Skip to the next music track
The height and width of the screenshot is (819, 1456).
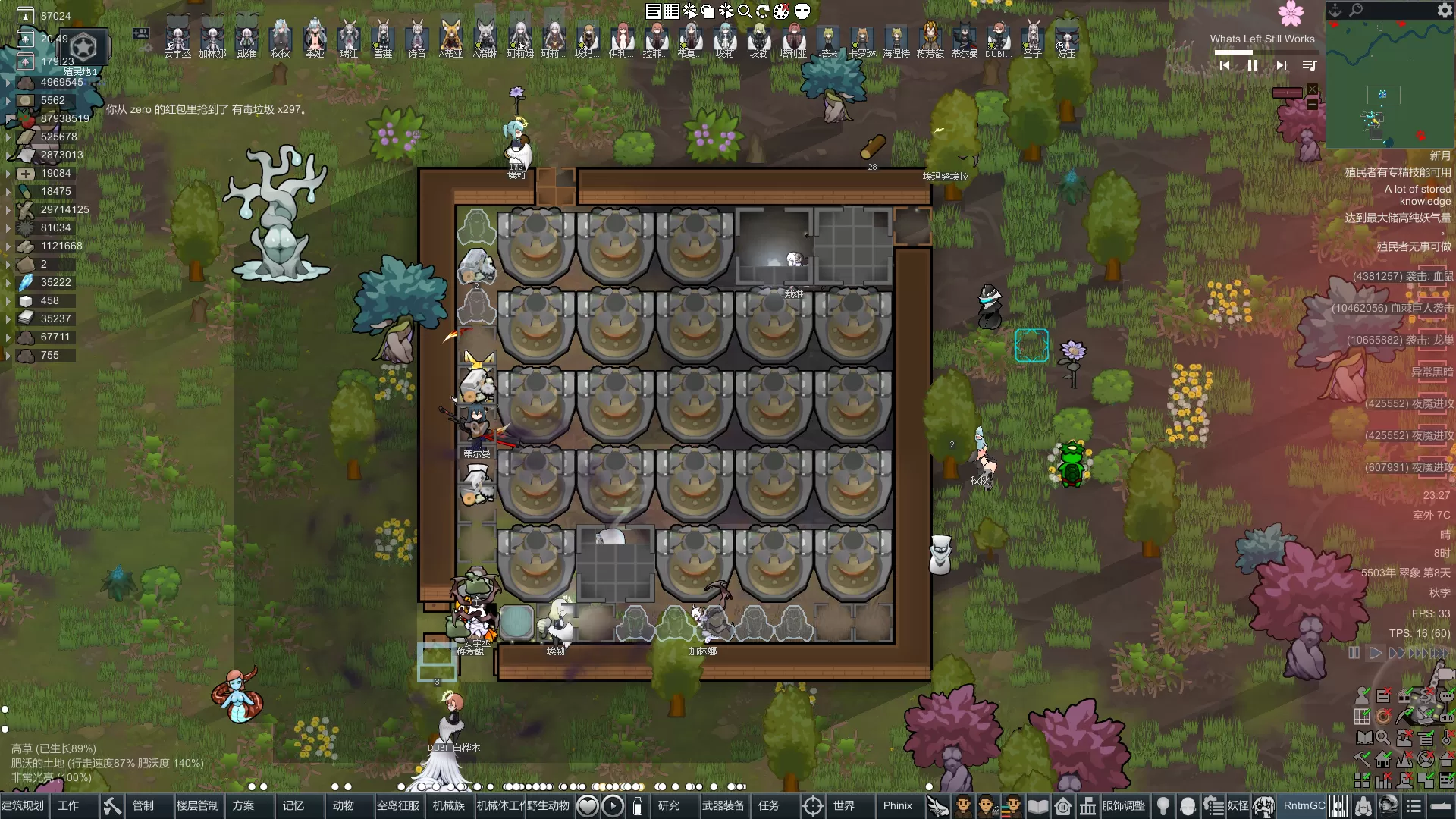(1281, 66)
